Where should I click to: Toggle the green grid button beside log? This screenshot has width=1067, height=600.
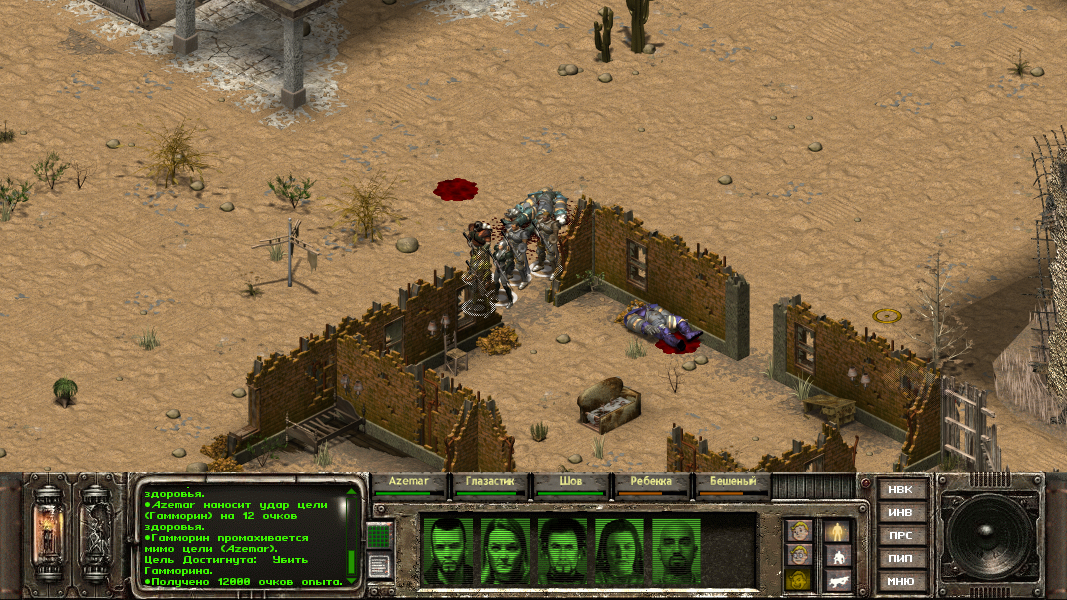coord(377,537)
